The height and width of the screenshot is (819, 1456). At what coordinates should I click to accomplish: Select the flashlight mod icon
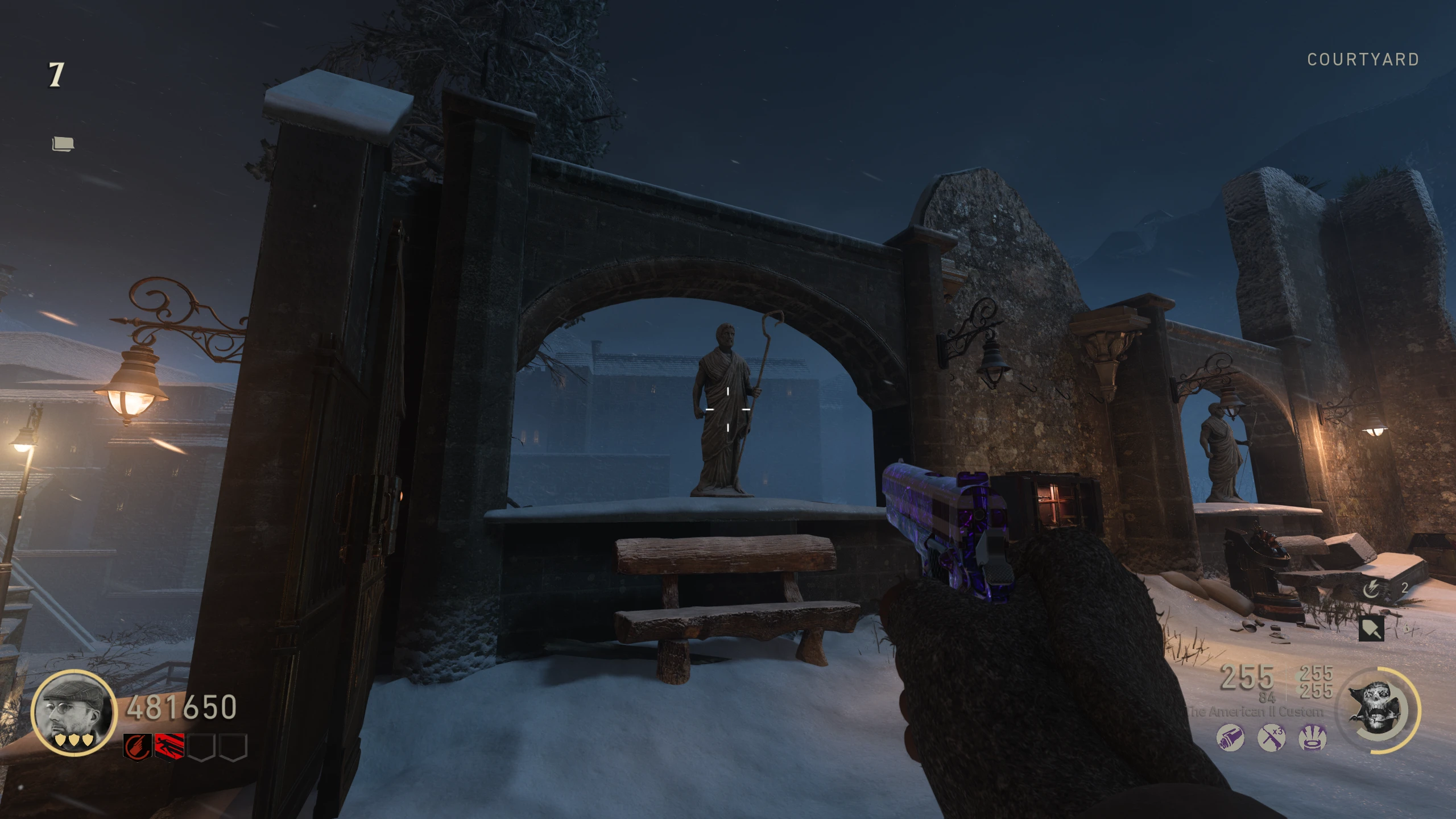click(1230, 738)
